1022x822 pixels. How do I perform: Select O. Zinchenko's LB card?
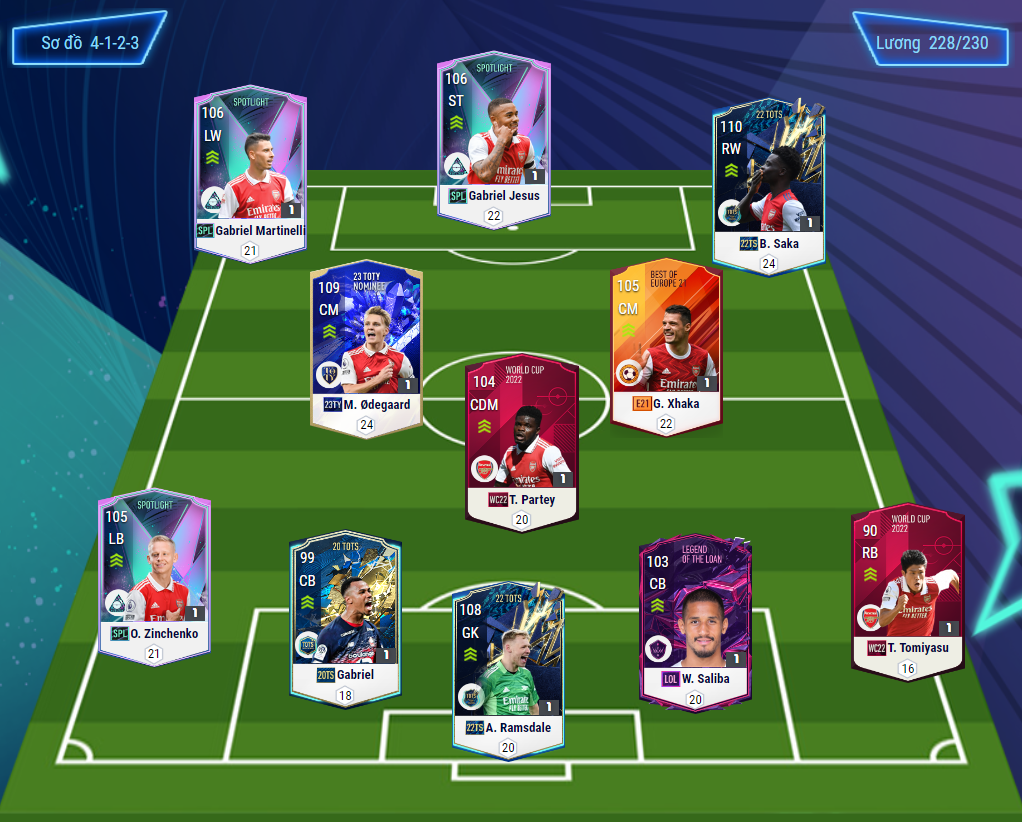tap(154, 570)
